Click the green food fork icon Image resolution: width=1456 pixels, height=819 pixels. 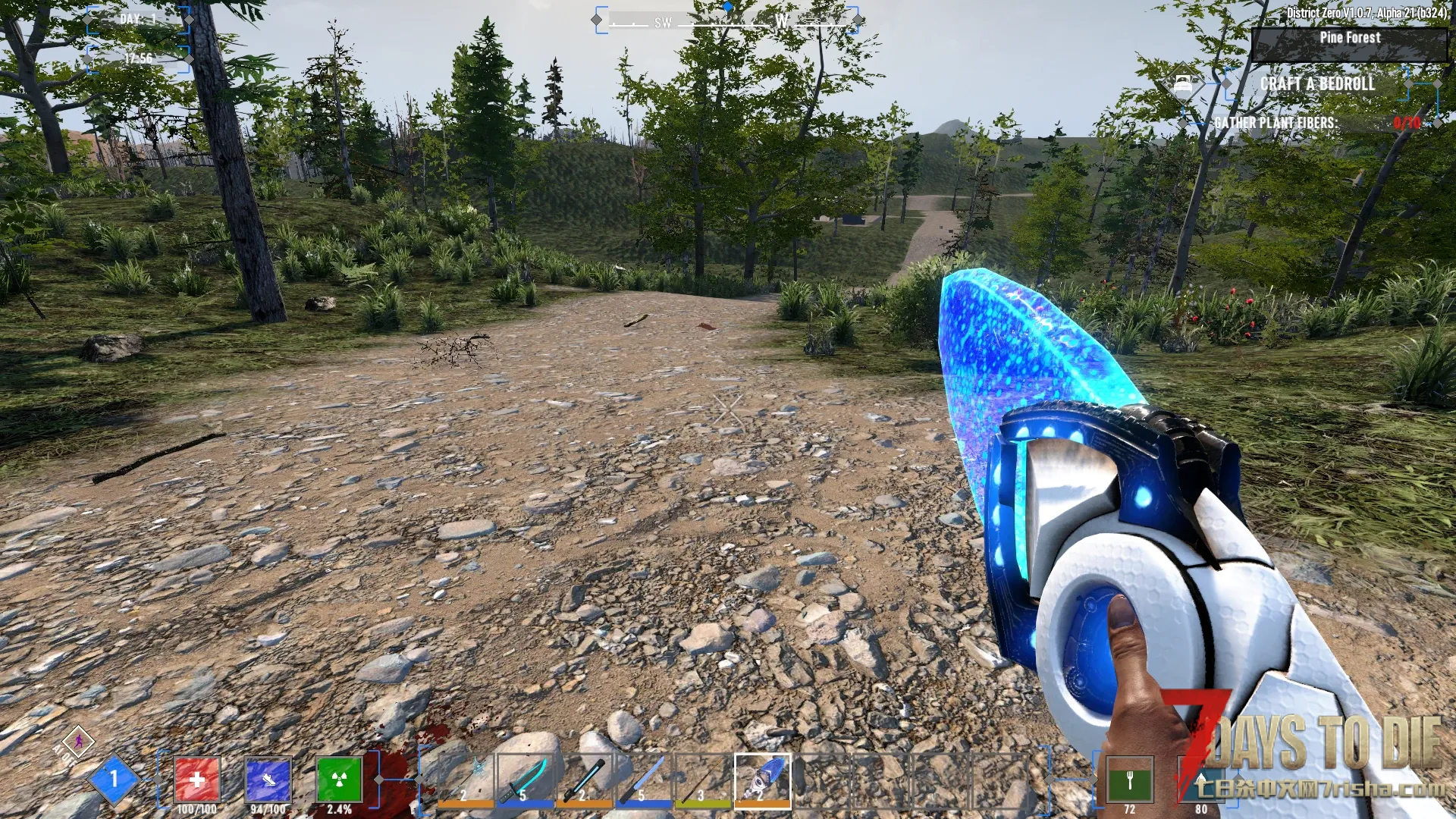(1129, 779)
